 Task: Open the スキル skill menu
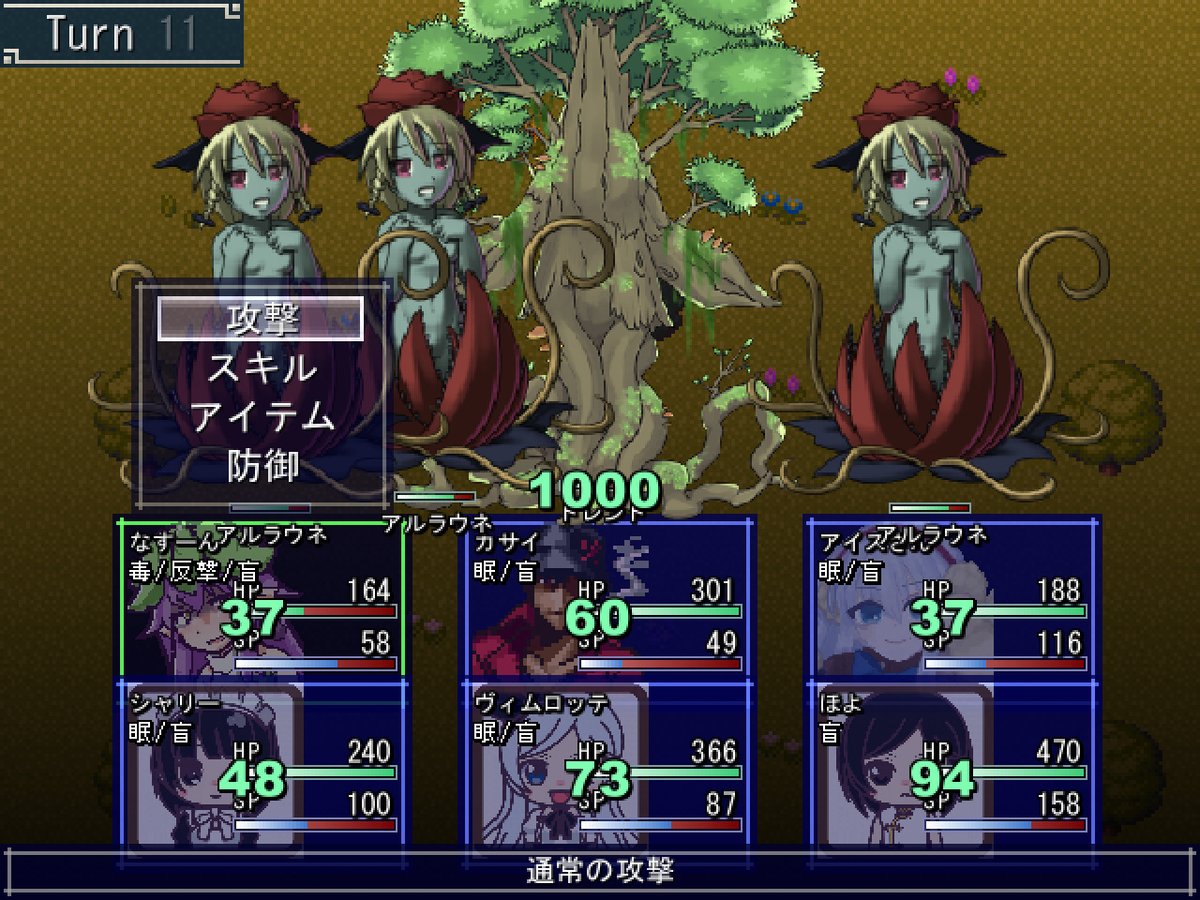click(x=260, y=368)
